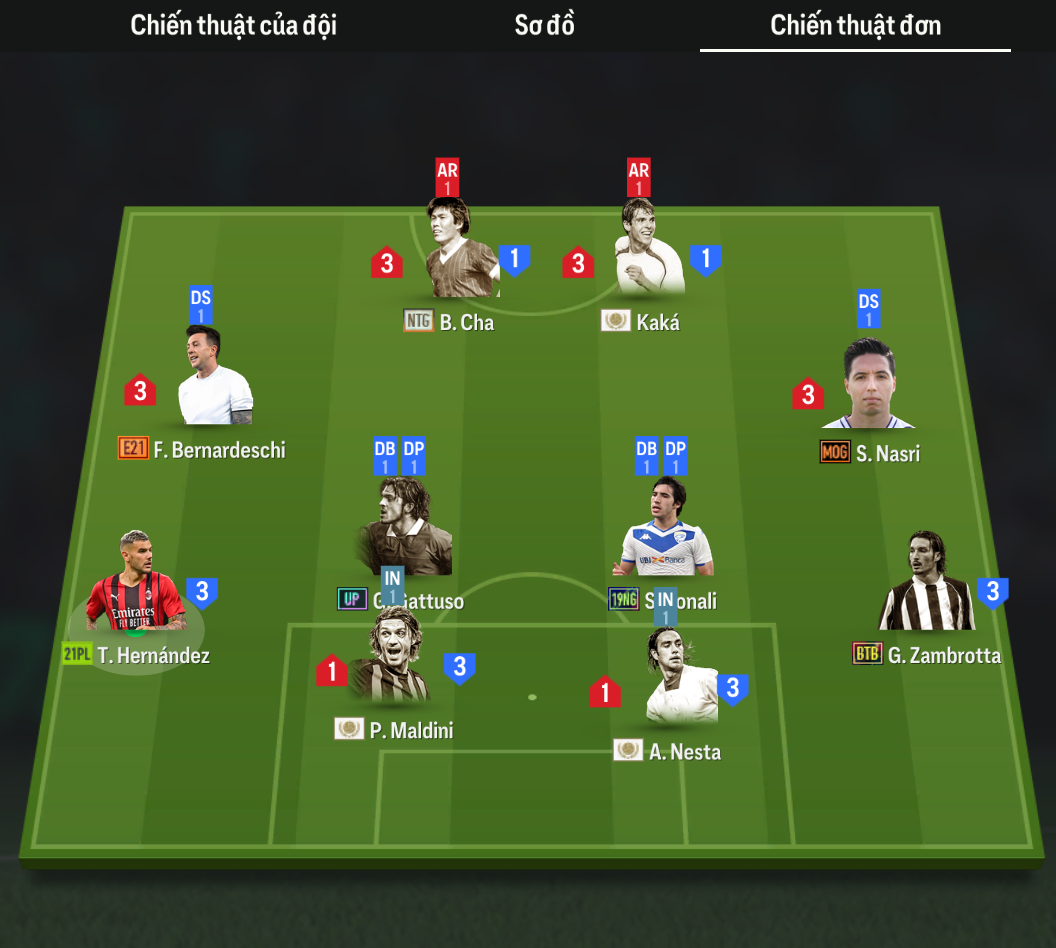Screen dimensions: 1056x948
Task: Select the Tonali midfielder portrait
Action: pos(666,530)
